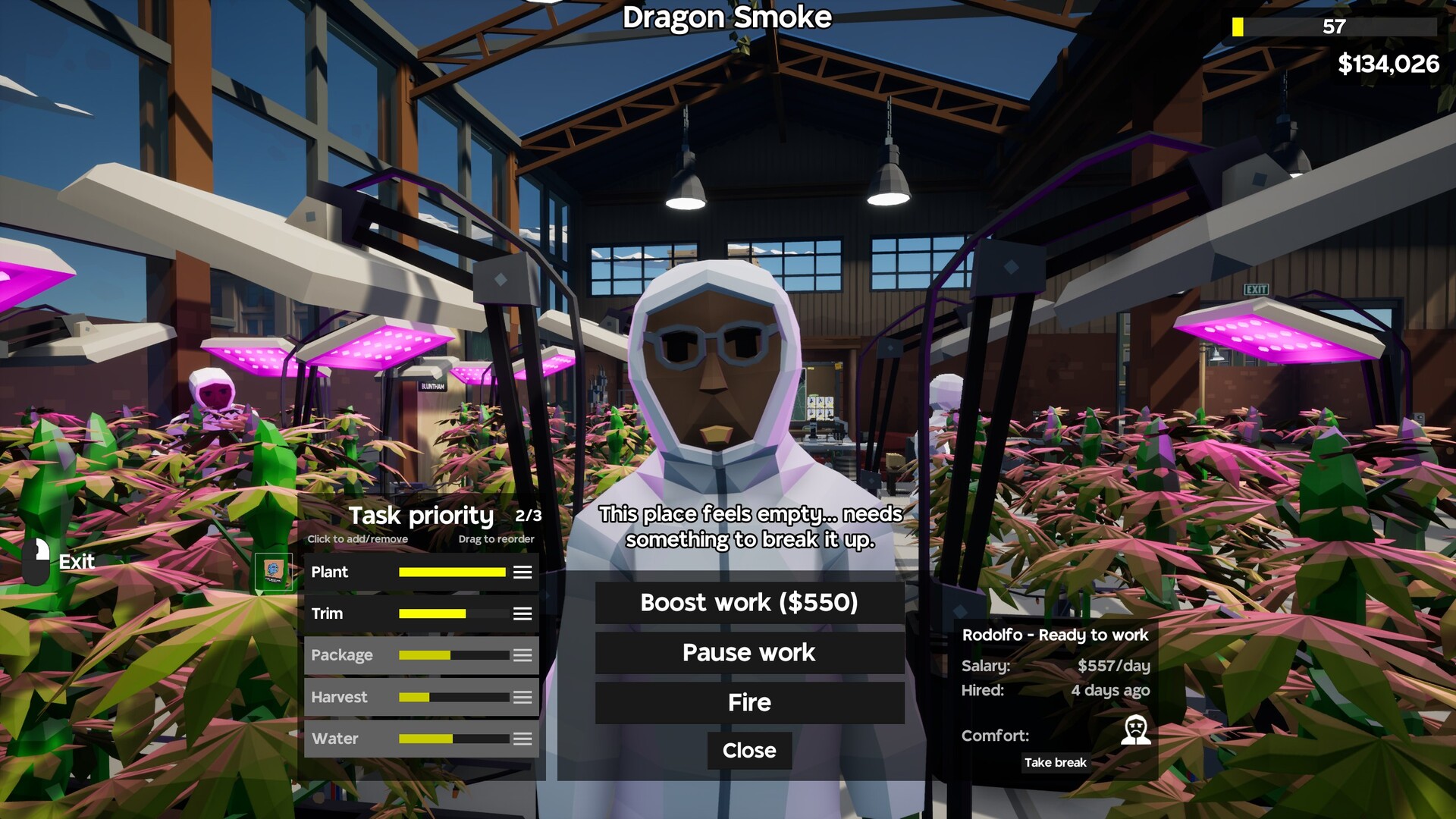Click the drag handle on the Package row
The image size is (1456, 819).
tap(522, 655)
